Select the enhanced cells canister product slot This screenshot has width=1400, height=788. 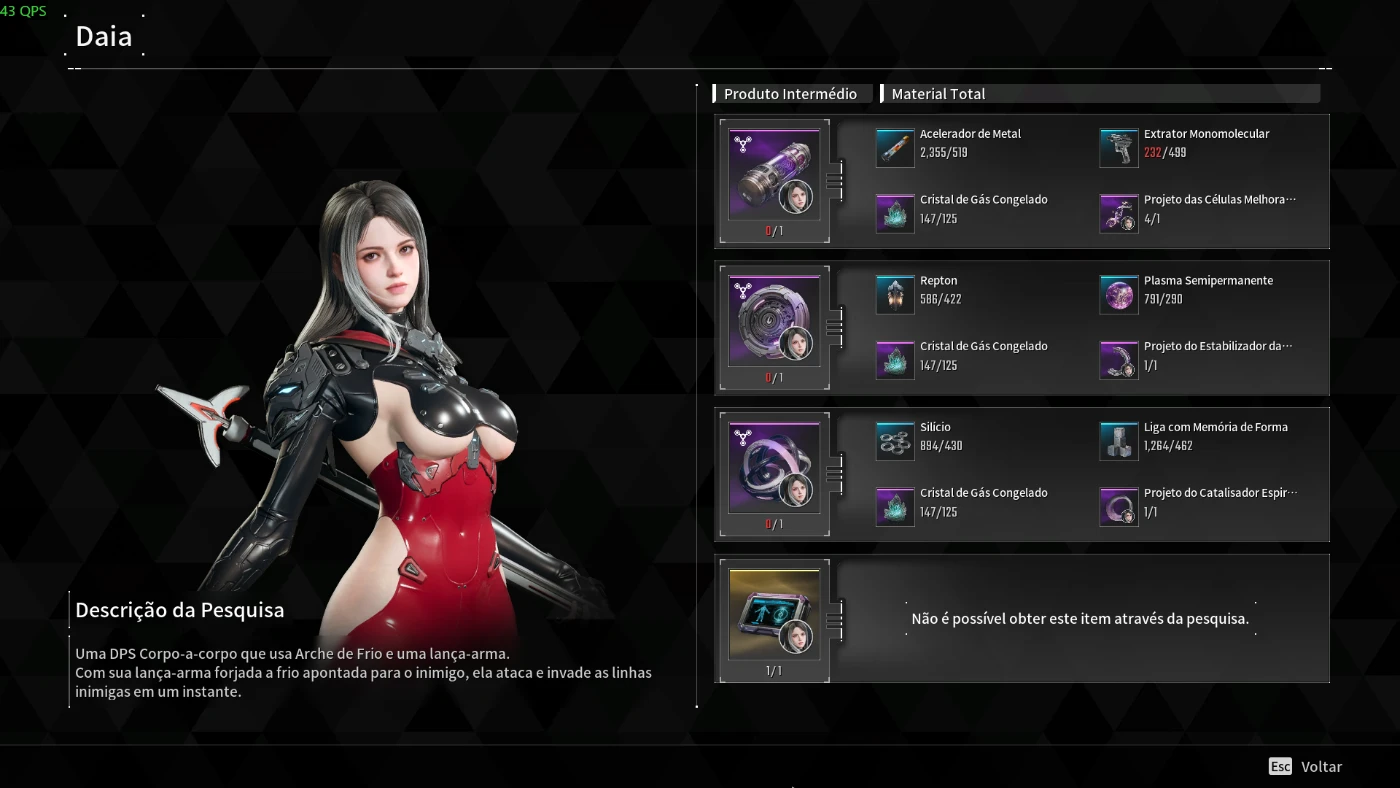774,174
